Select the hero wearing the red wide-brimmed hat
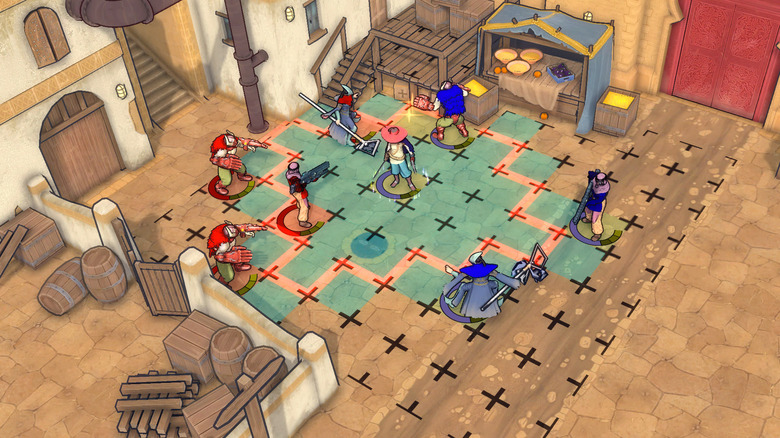This screenshot has height=438, width=780. (398, 154)
